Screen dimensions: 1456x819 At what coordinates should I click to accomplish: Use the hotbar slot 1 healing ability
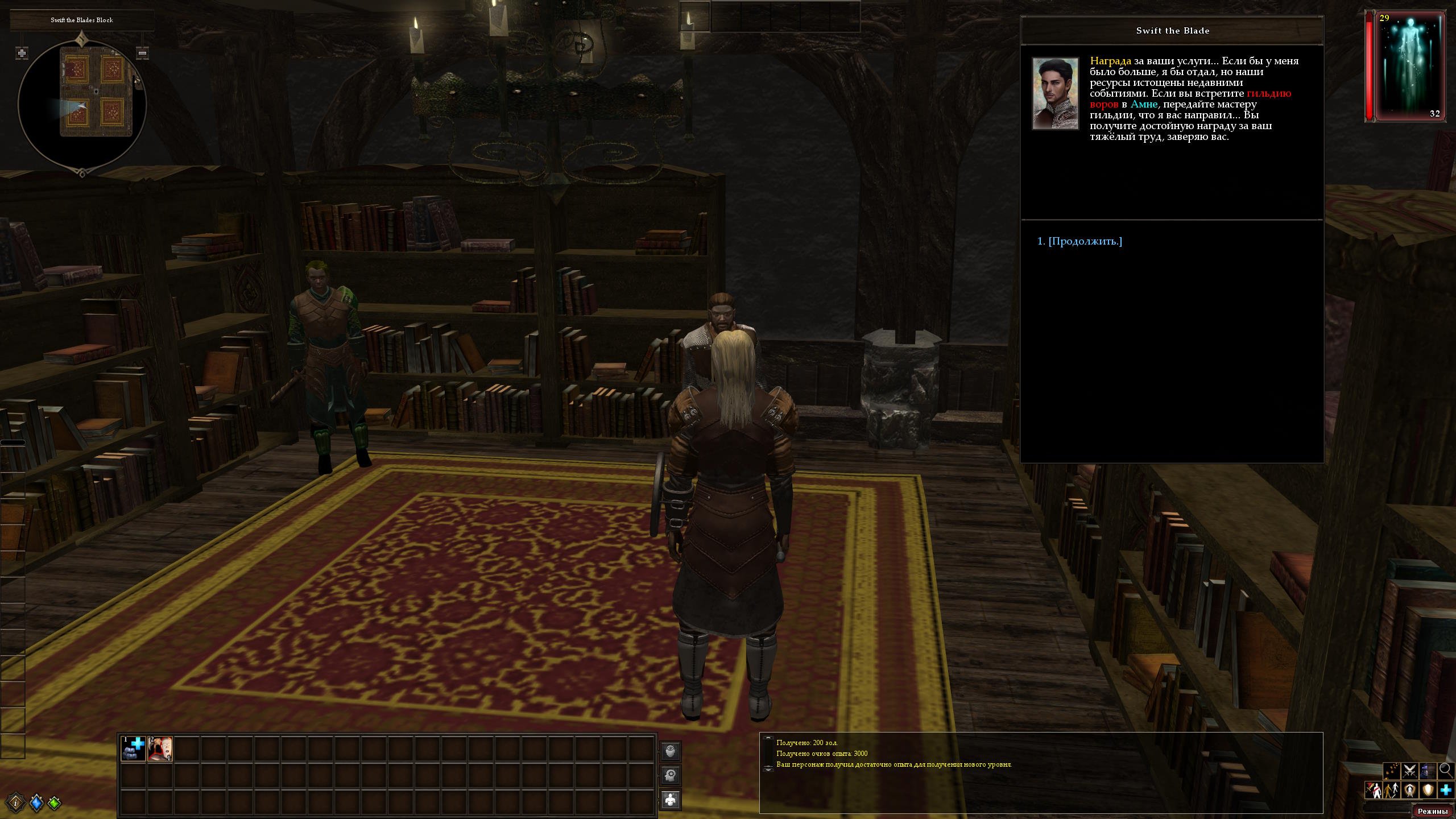[134, 748]
